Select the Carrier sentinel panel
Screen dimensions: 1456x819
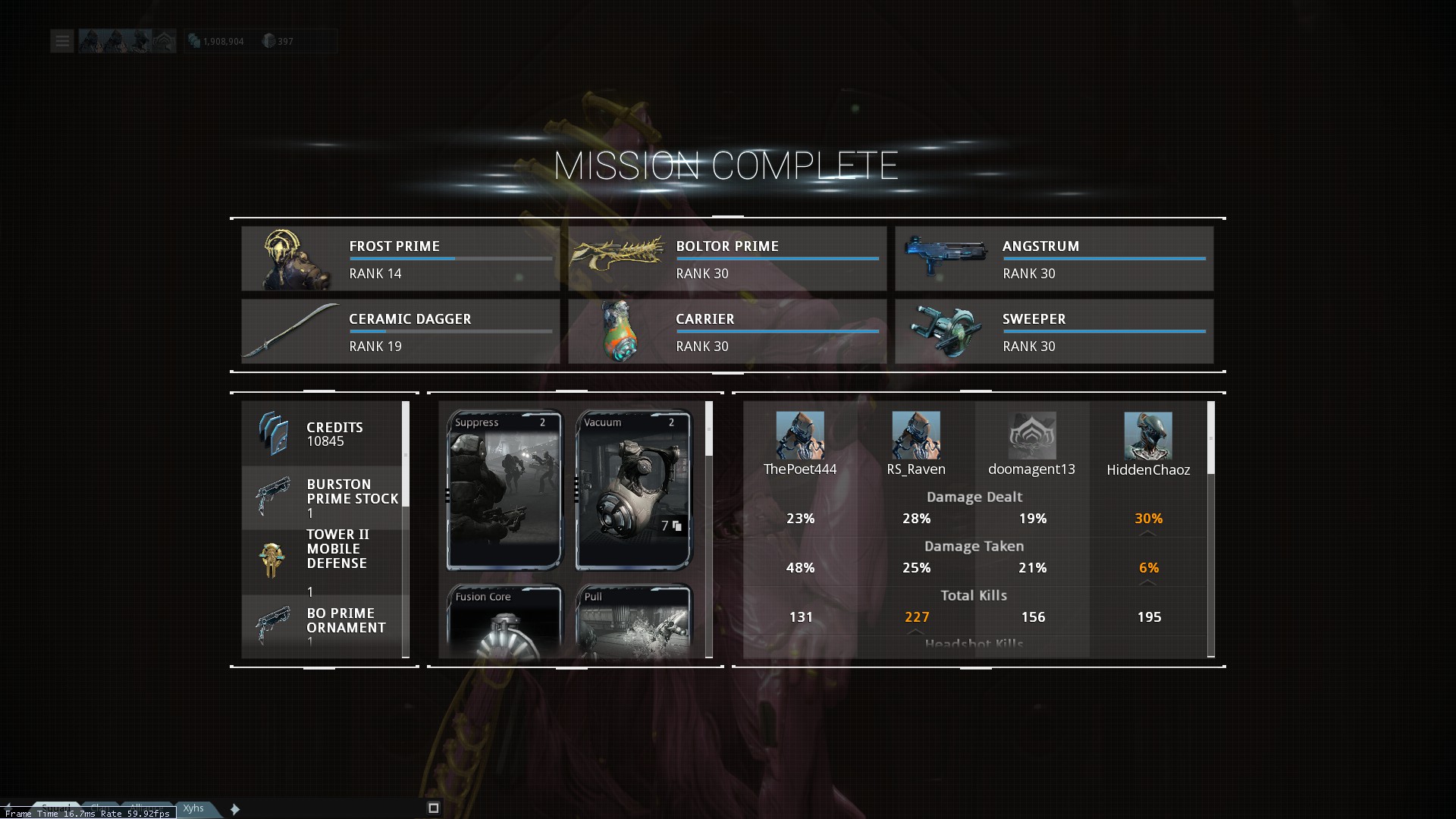pos(726,331)
